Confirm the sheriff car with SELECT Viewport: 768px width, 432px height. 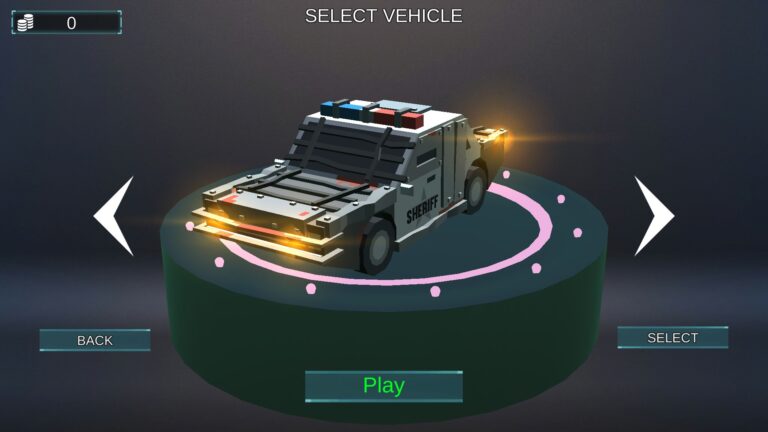(672, 338)
